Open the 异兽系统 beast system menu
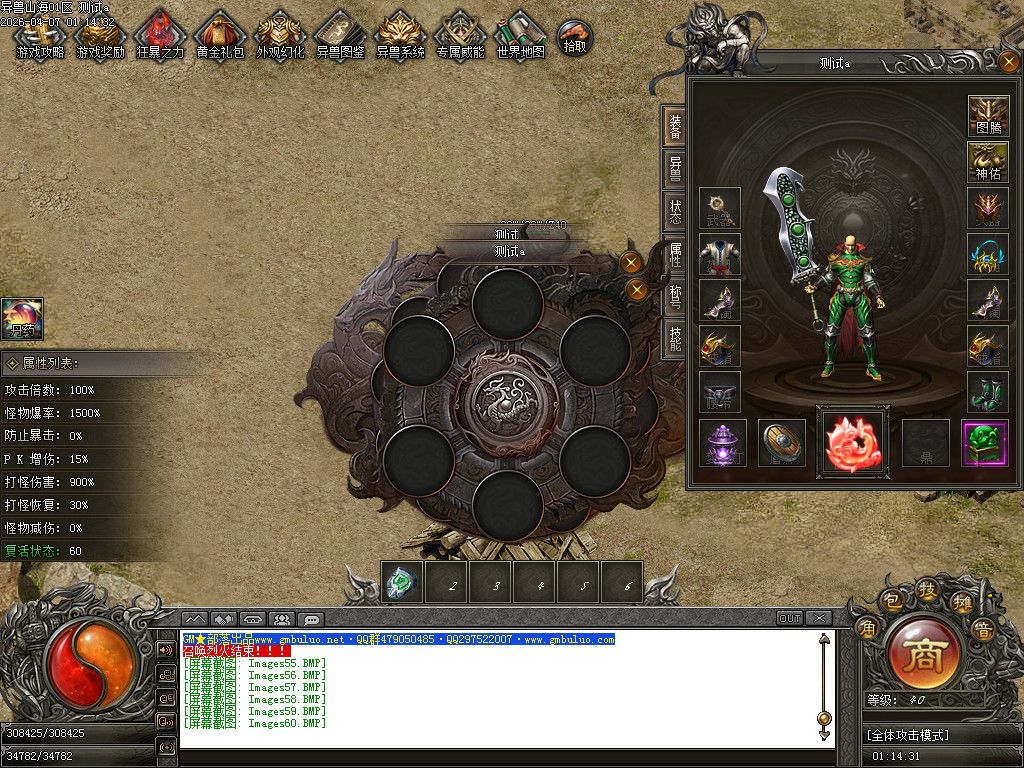This screenshot has width=1024, height=768. point(400,36)
